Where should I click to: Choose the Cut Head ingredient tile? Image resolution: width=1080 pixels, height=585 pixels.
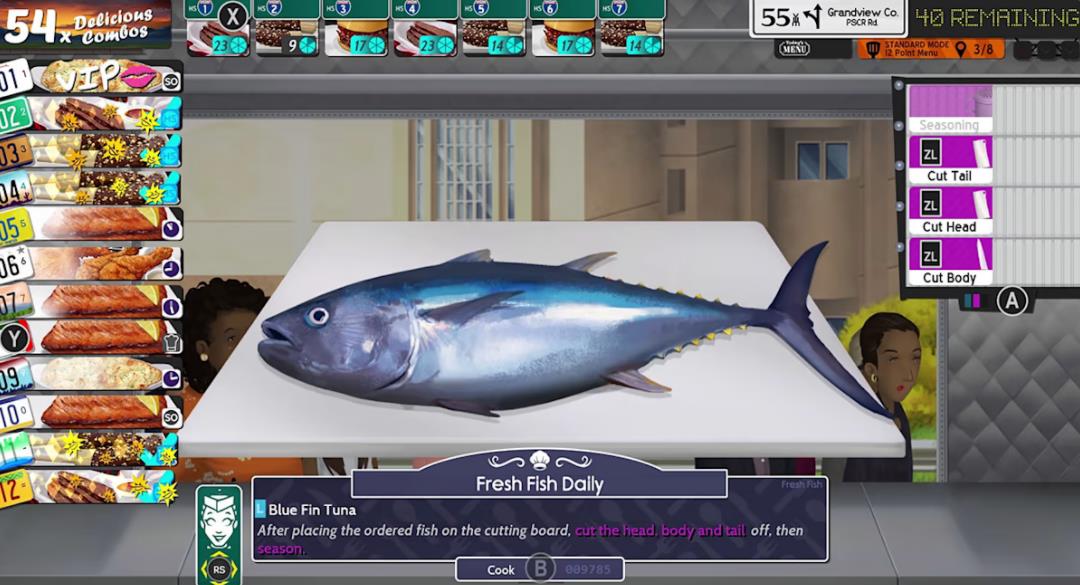pyautogui.click(x=949, y=211)
